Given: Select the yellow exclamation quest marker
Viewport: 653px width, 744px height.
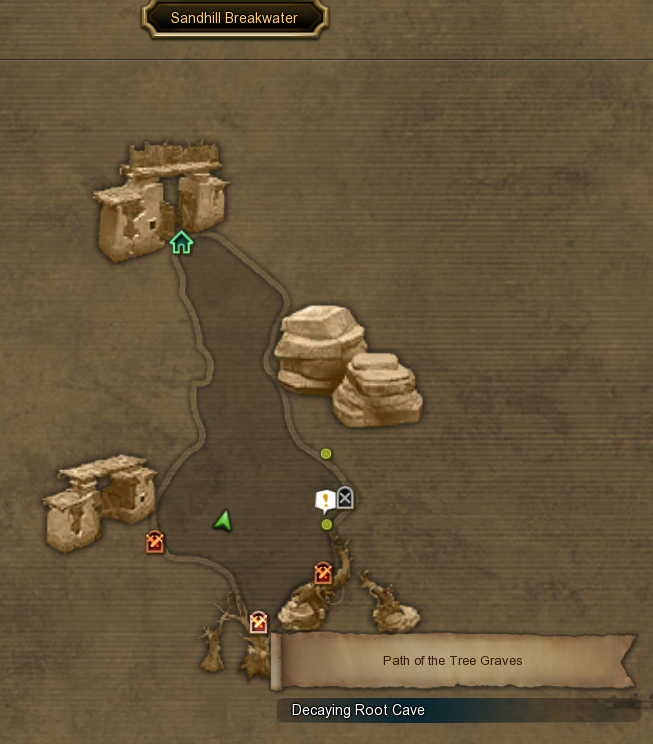Looking at the screenshot, I should pyautogui.click(x=324, y=500).
